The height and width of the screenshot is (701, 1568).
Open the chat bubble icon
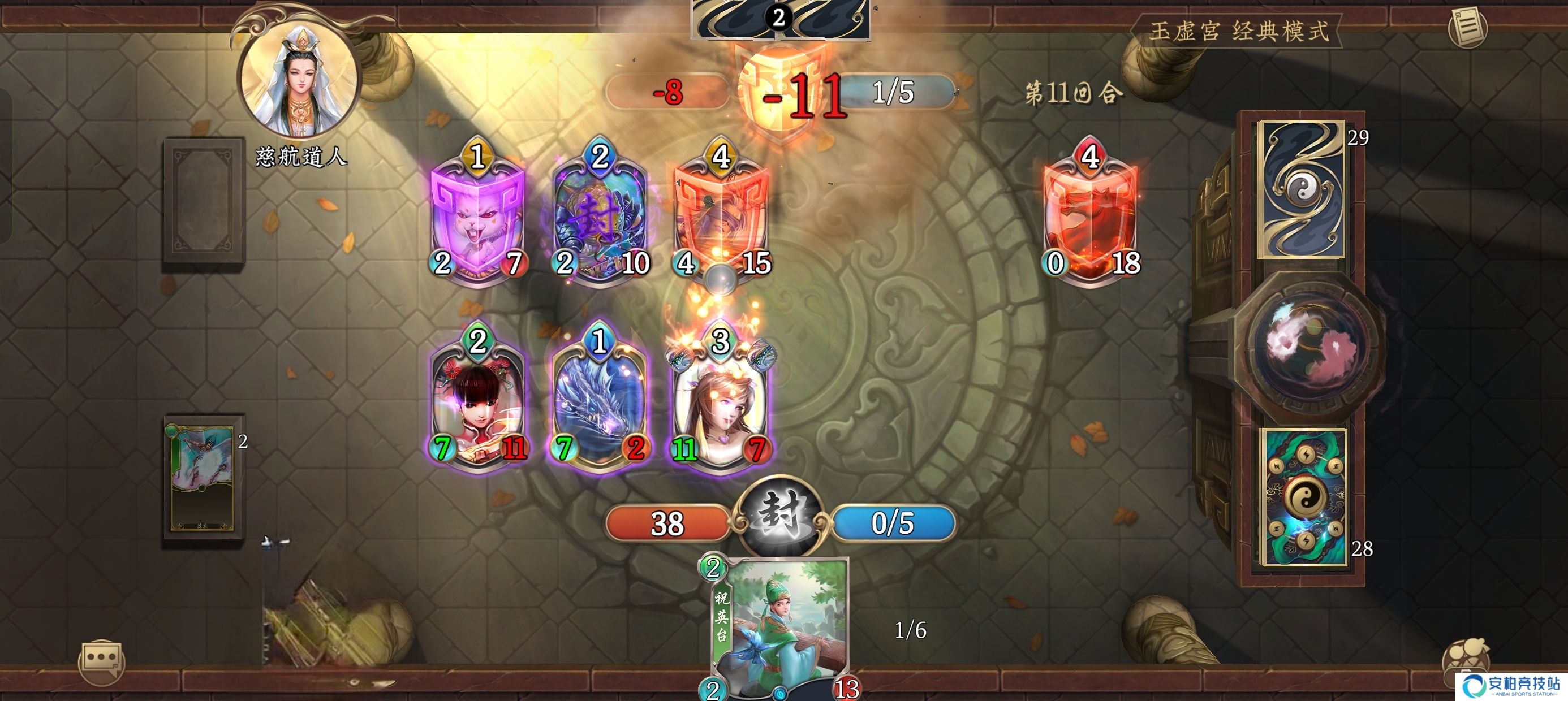click(101, 660)
